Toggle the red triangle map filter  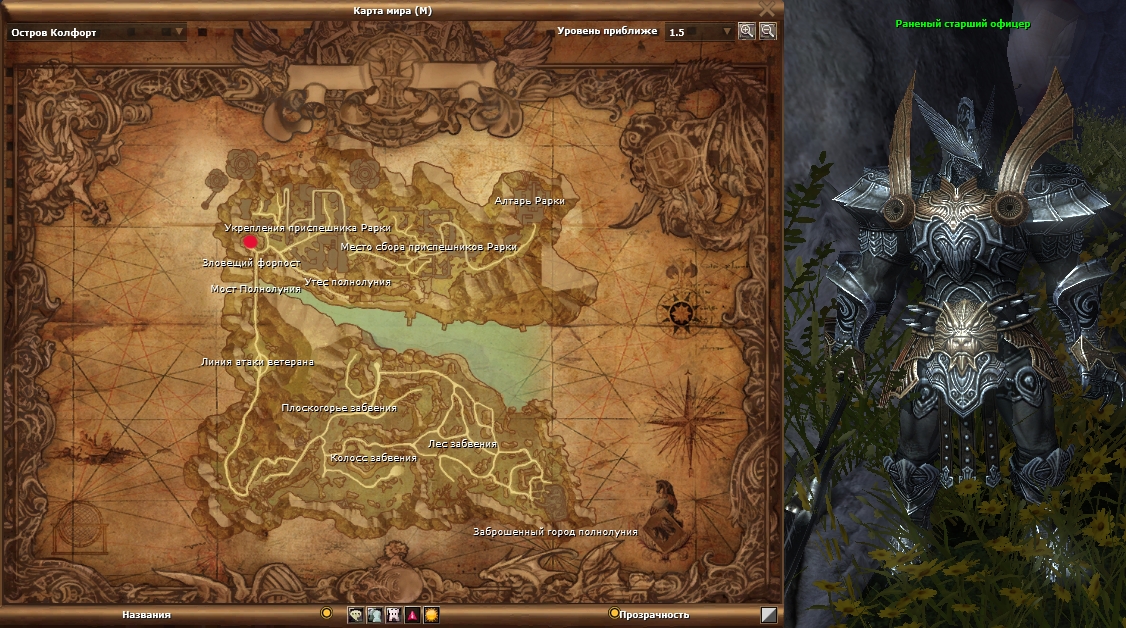pos(412,615)
